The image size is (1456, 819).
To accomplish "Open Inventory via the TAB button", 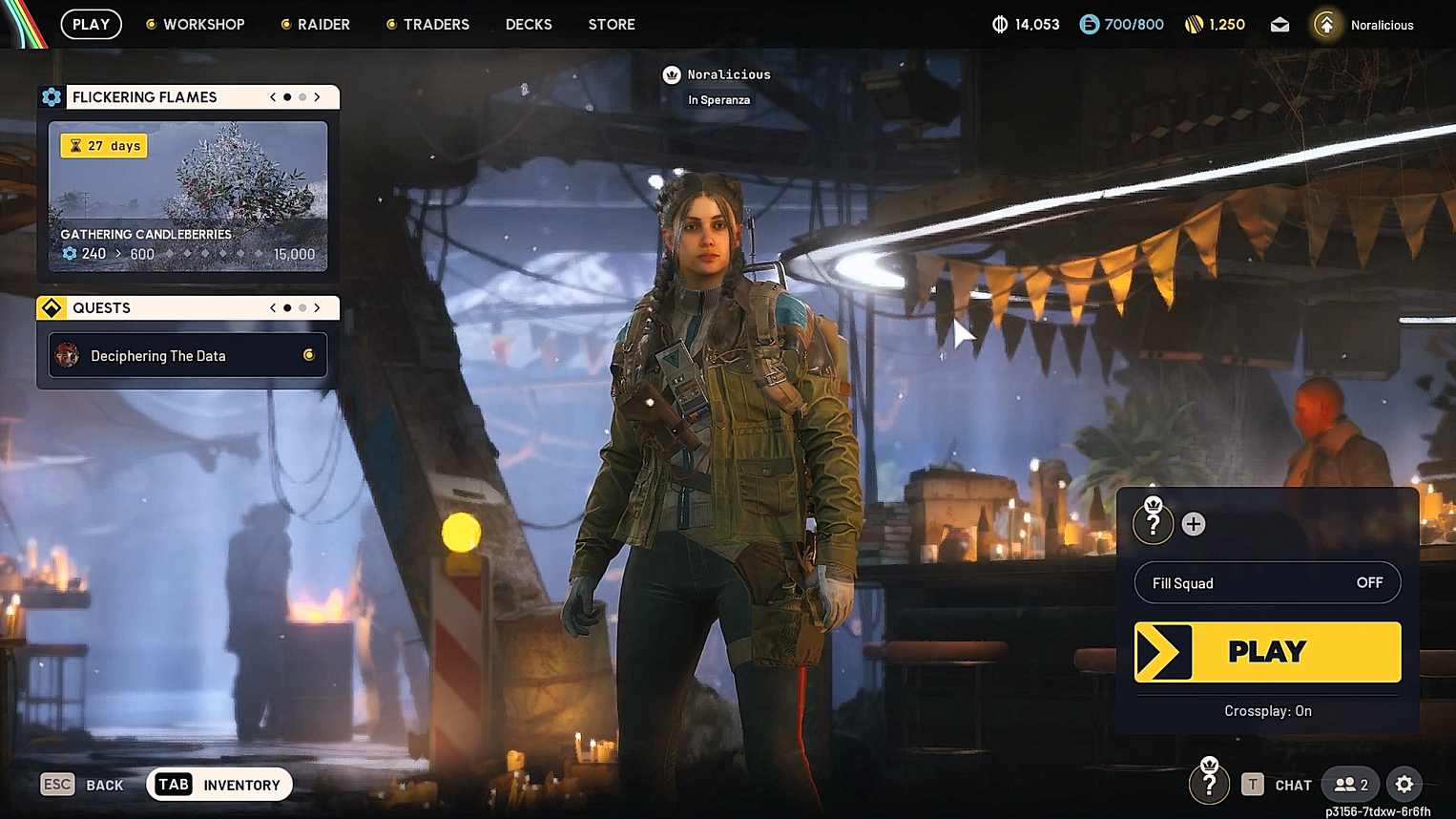I will (172, 784).
